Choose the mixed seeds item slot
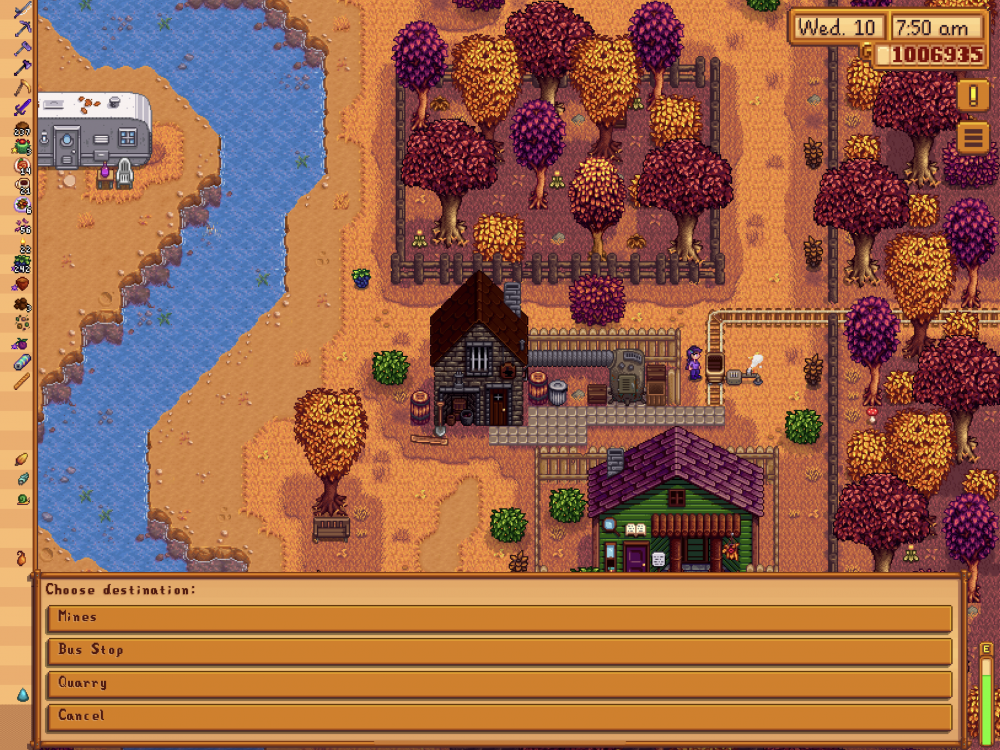 pyautogui.click(x=22, y=322)
